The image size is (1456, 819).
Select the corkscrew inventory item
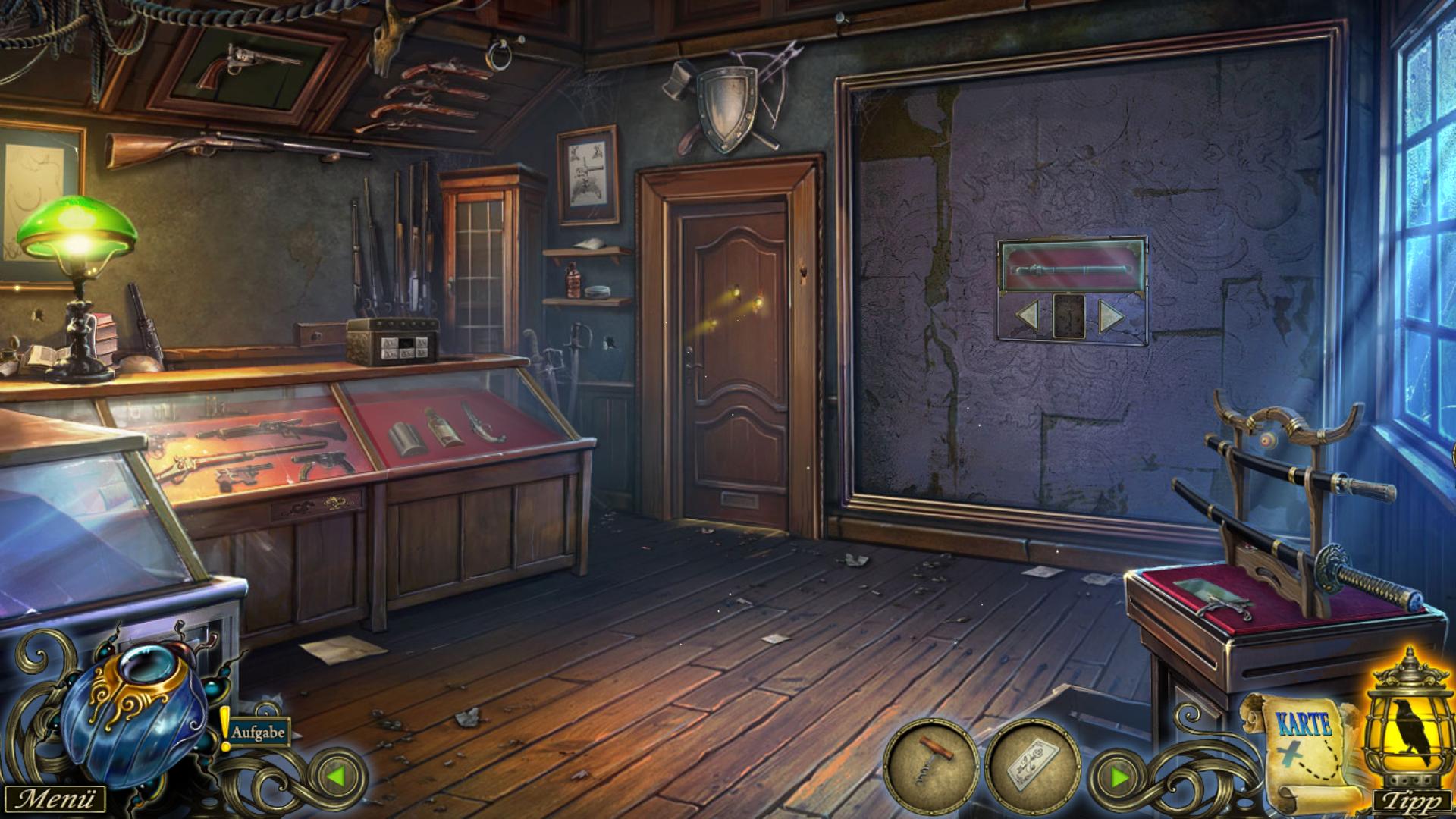[931, 767]
